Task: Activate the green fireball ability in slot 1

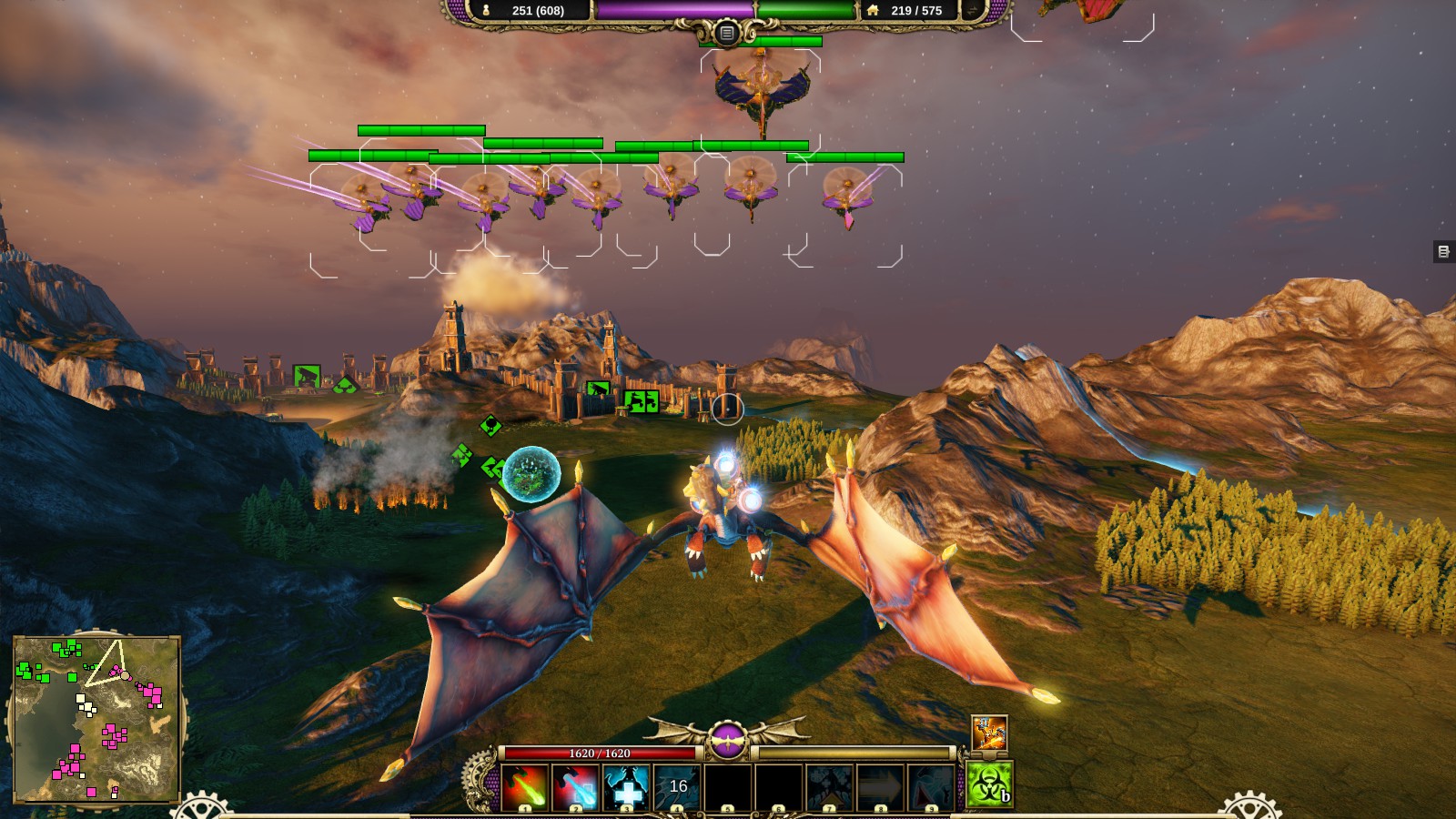Action: tap(525, 786)
